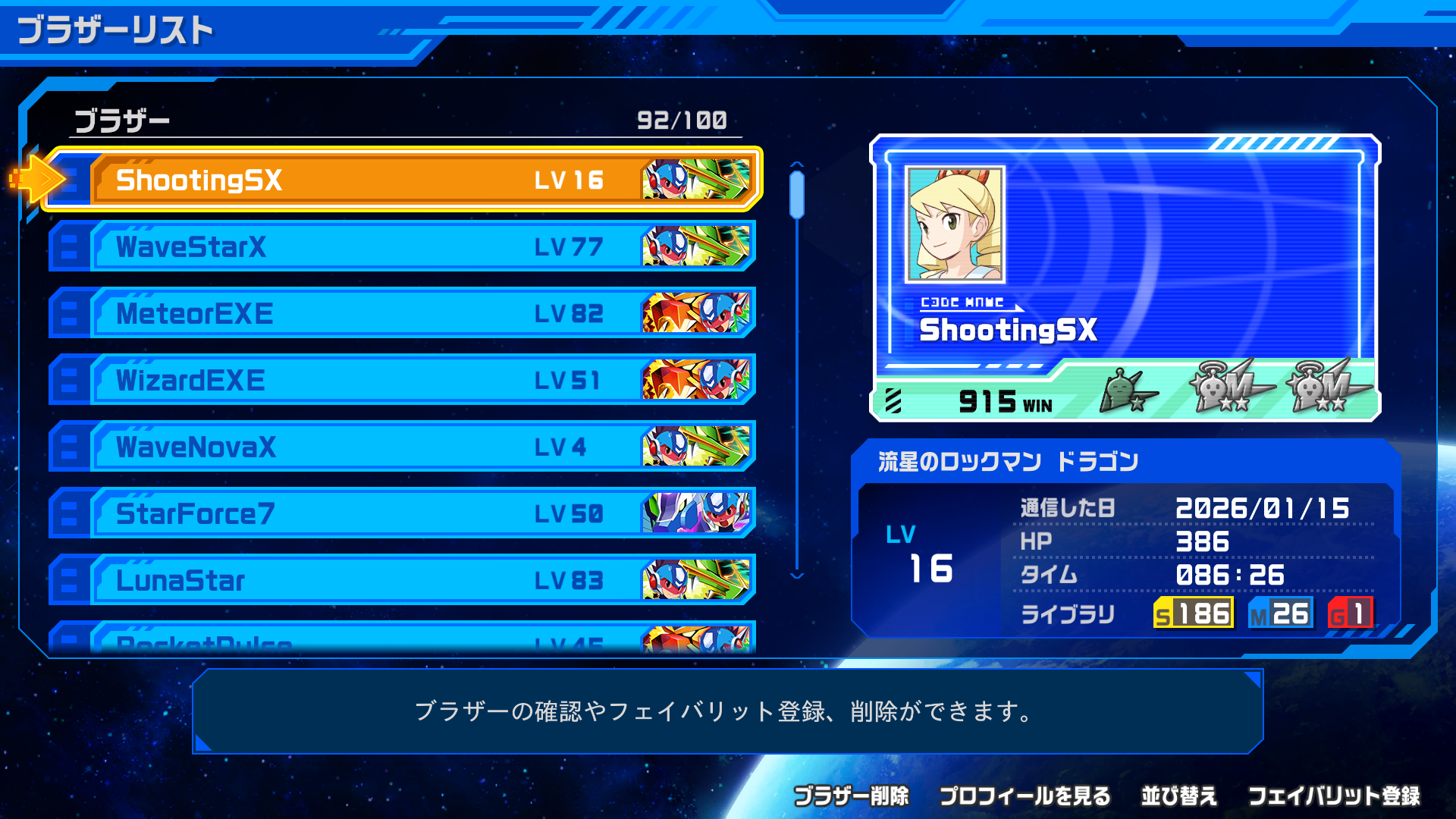Select the 並び替え sort button
This screenshot has height=819, width=1456.
pyautogui.click(x=1179, y=796)
